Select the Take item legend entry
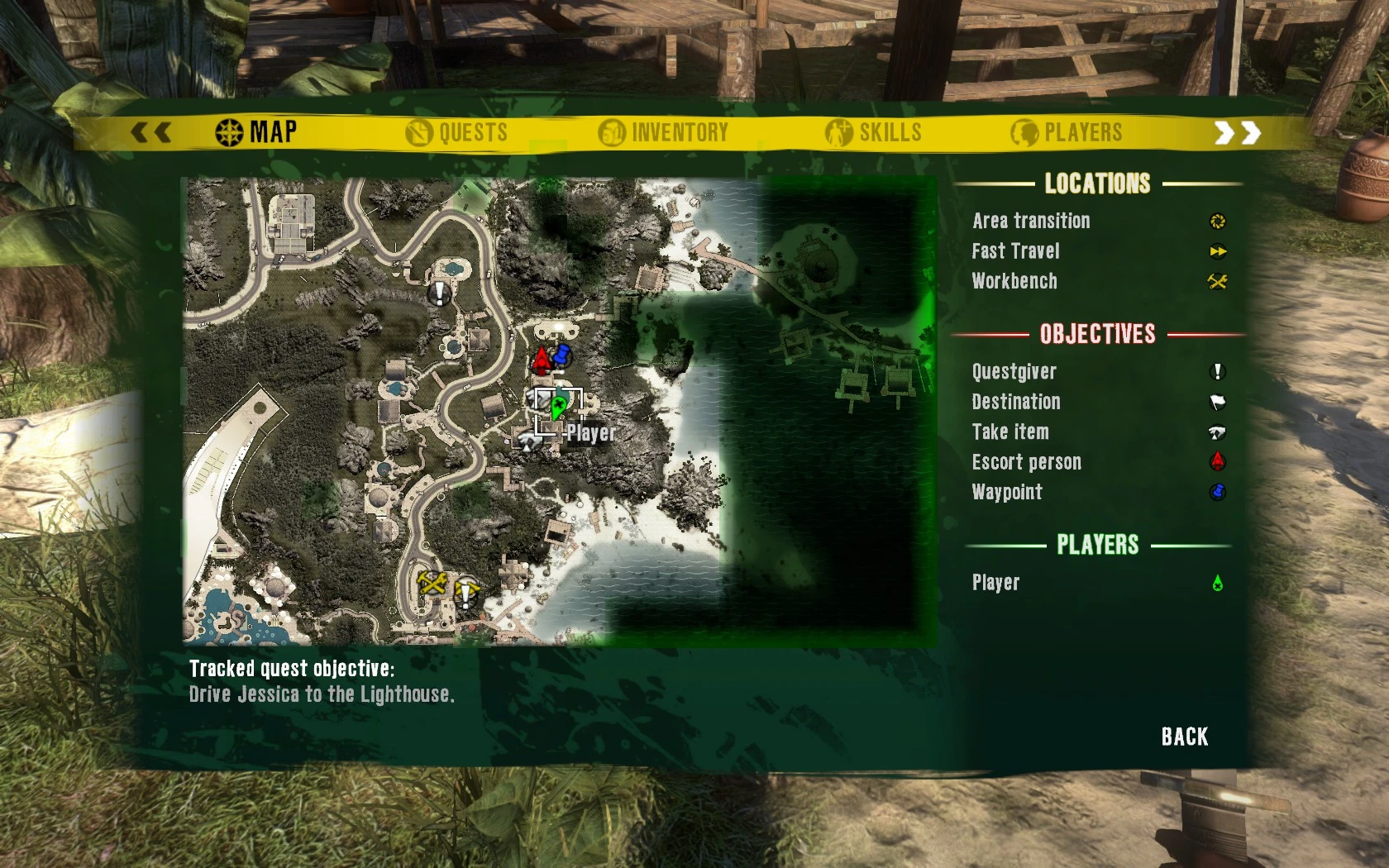Image resolution: width=1389 pixels, height=868 pixels. pos(1010,432)
